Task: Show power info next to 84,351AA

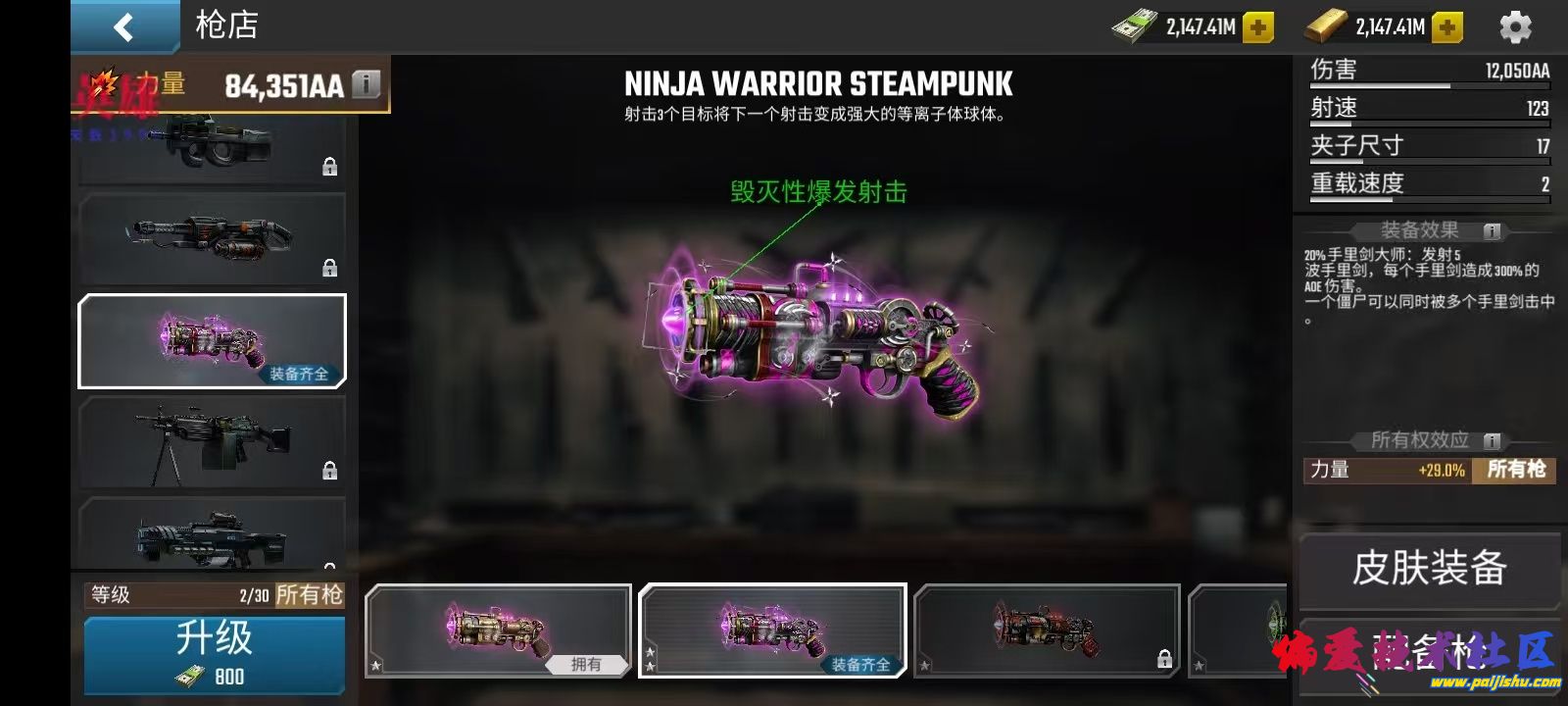Action: tap(366, 84)
